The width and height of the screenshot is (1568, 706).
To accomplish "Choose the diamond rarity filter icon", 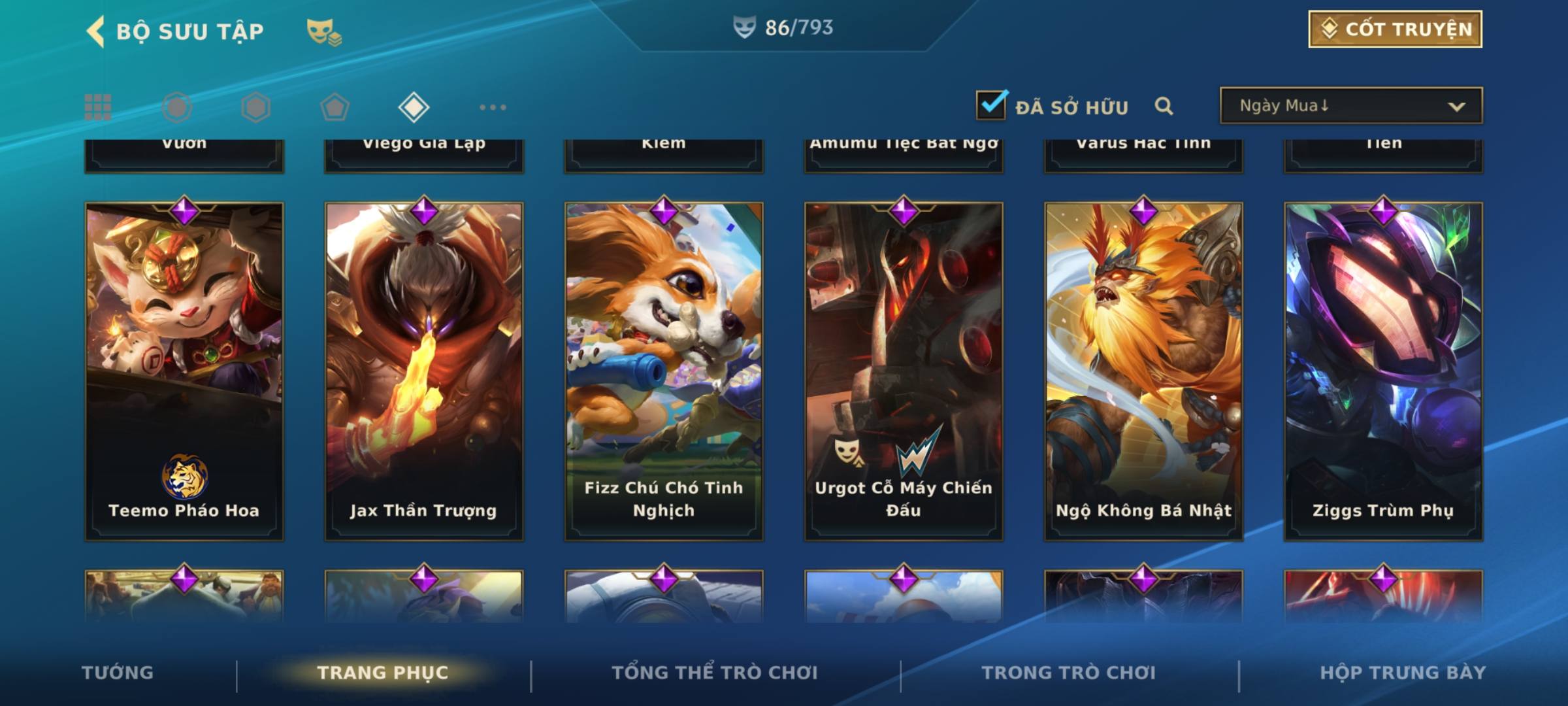I will [x=414, y=107].
